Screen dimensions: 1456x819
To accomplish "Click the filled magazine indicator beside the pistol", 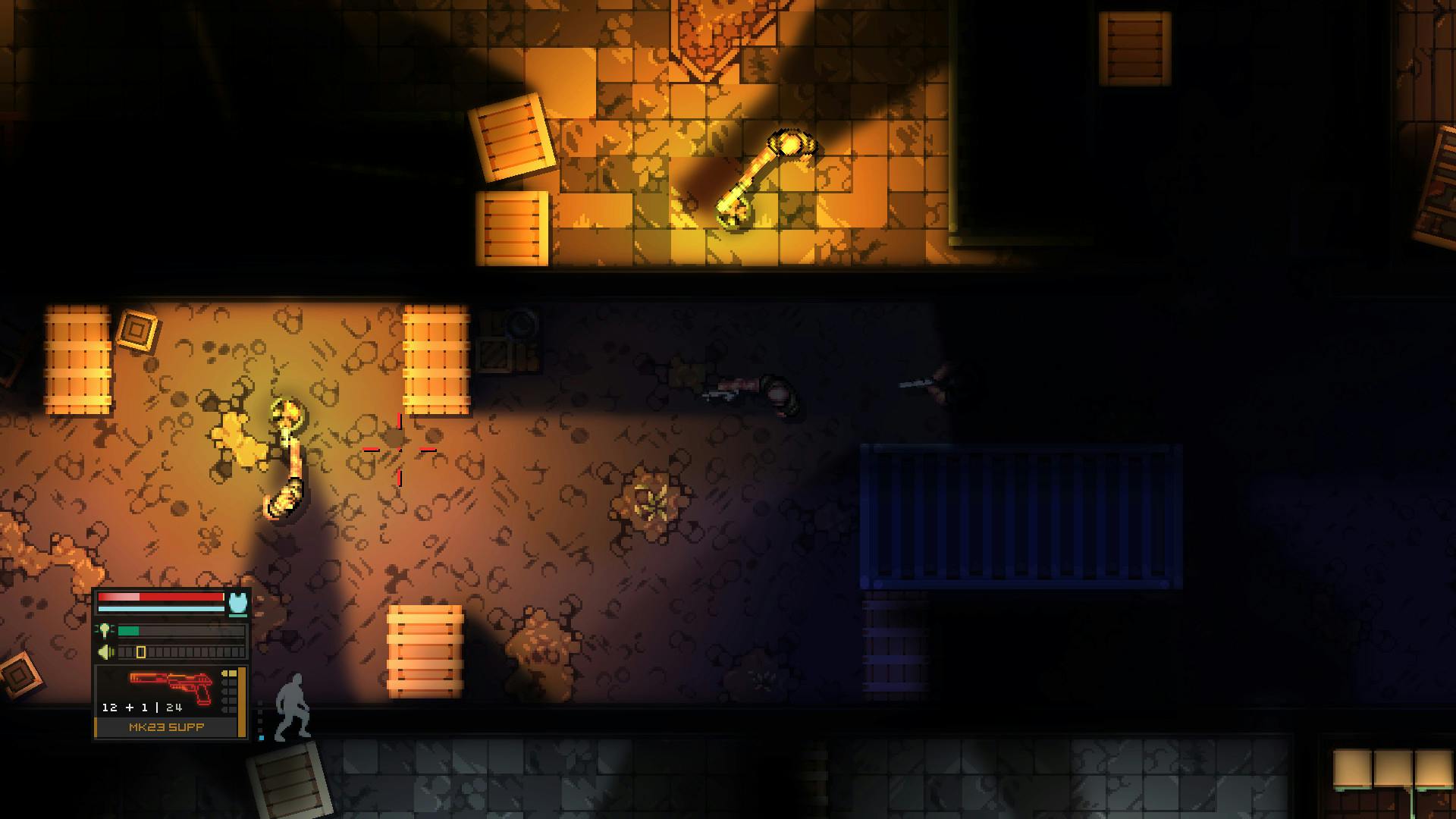I will tap(230, 674).
